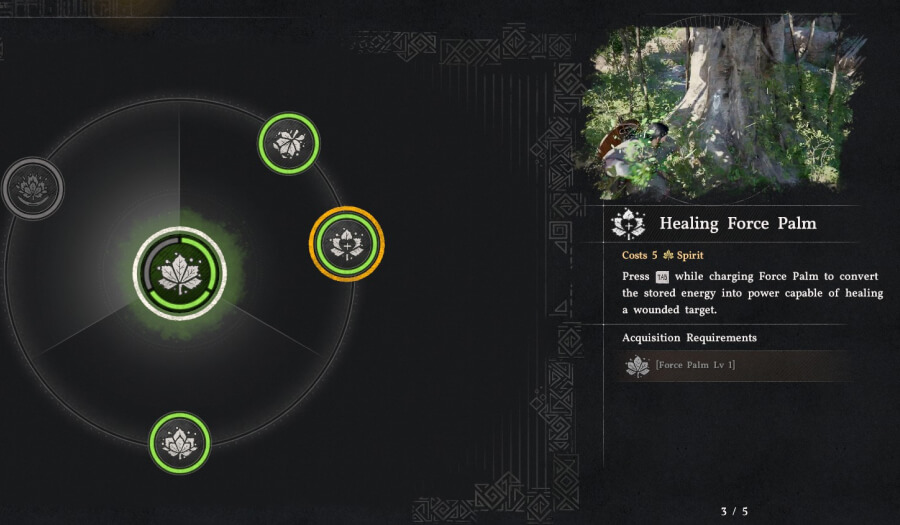Click the Force Palm Lv 1 requirement row
The height and width of the screenshot is (525, 900).
tap(735, 365)
